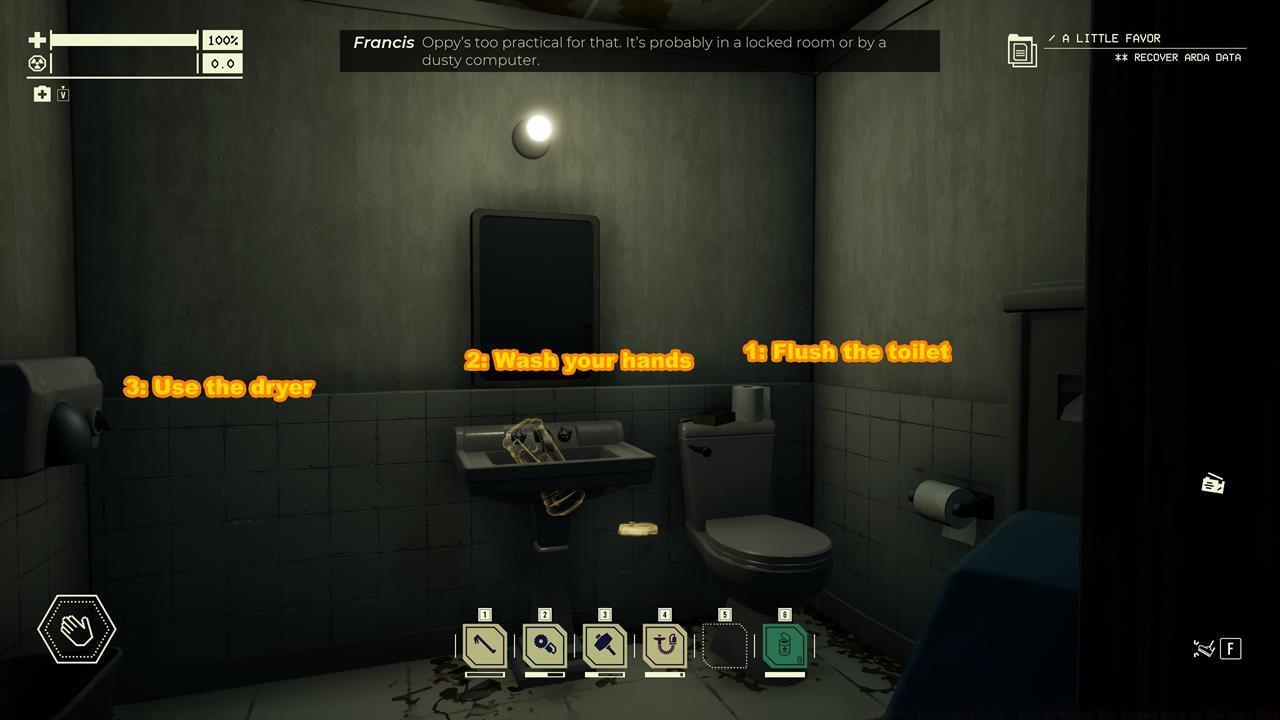Select the V vial icon near the health bar
1280x720 pixels.
62,93
